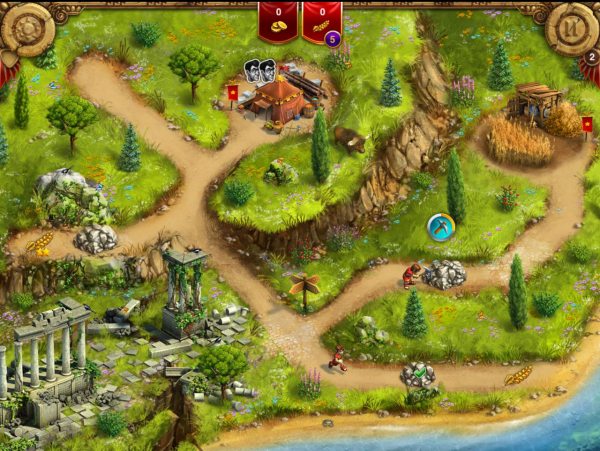600x451 pixels.
Task: Click the pickaxe action progress icon
Action: (441, 227)
